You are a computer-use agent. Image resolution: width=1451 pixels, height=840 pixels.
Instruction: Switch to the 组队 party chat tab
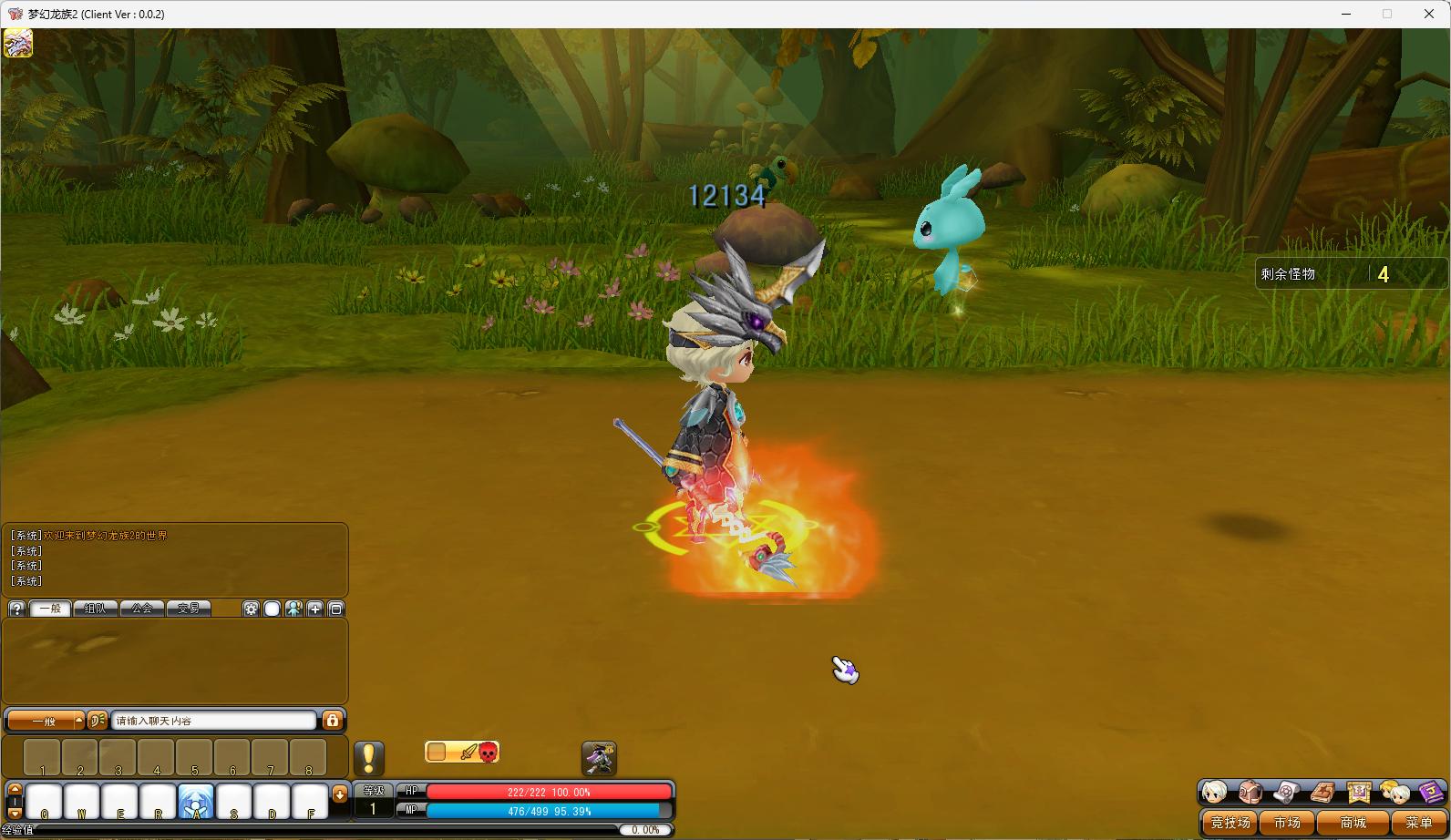(x=95, y=609)
